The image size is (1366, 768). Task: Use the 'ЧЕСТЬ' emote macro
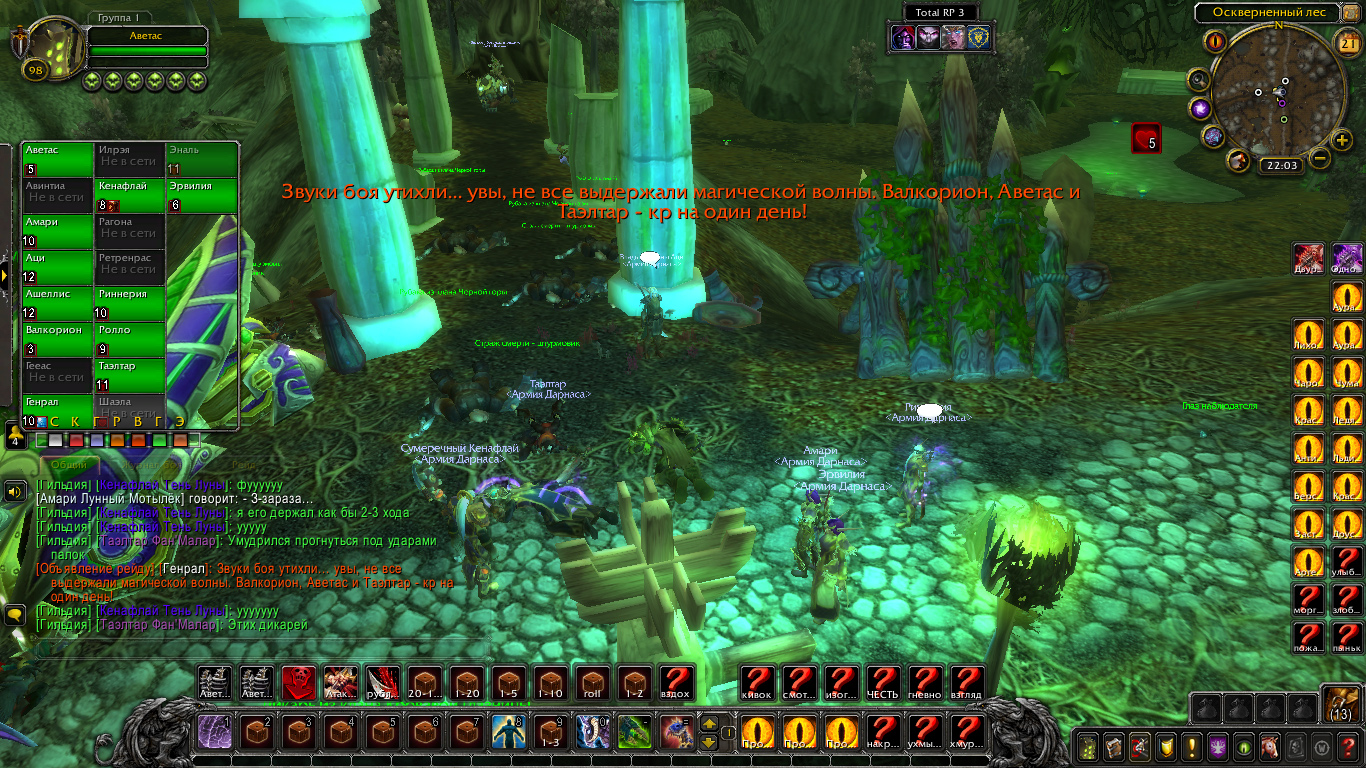tap(882, 683)
